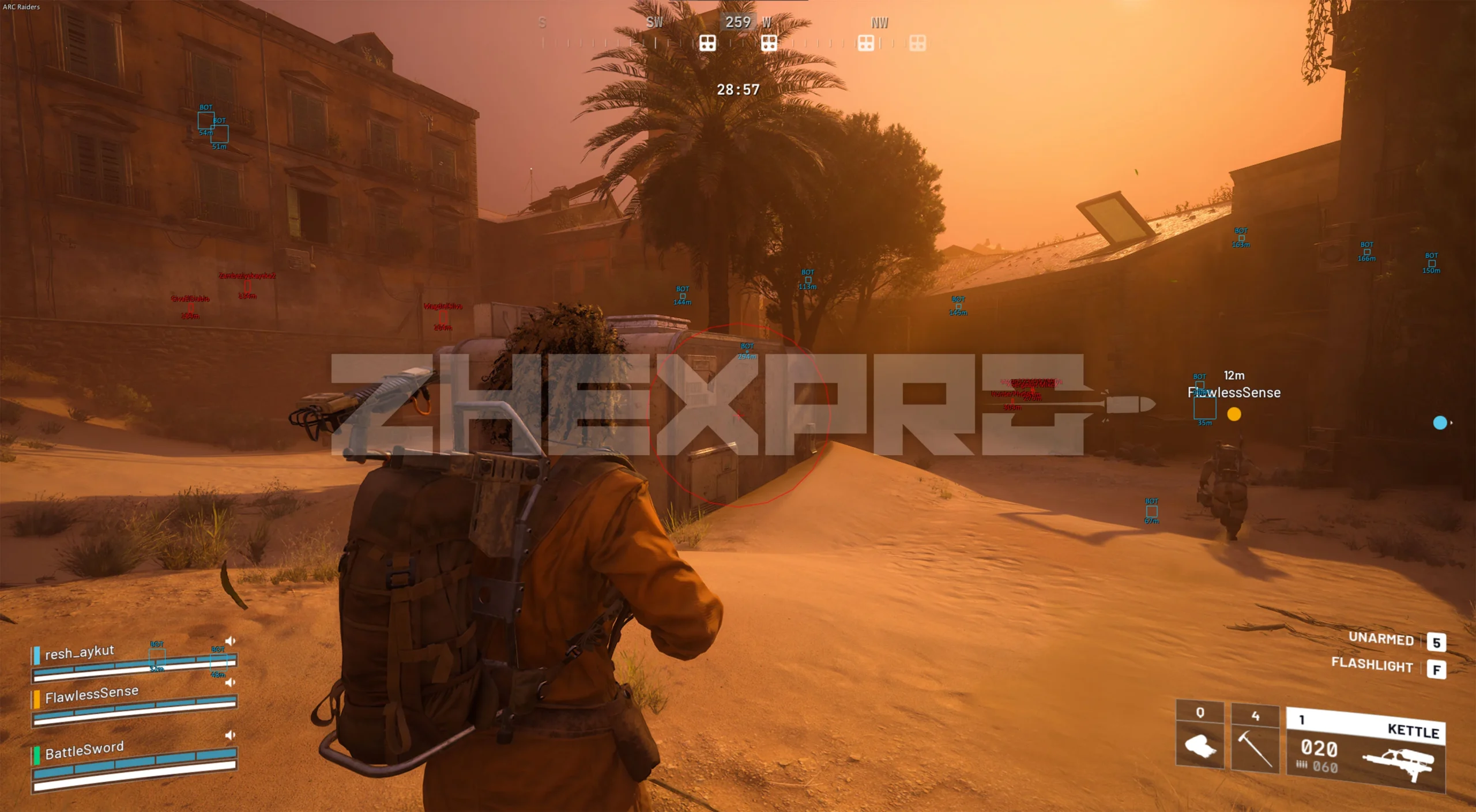Viewport: 1476px width, 812px height.
Task: Toggle the speaker icon for FlawlessSense
Action: pos(230,682)
